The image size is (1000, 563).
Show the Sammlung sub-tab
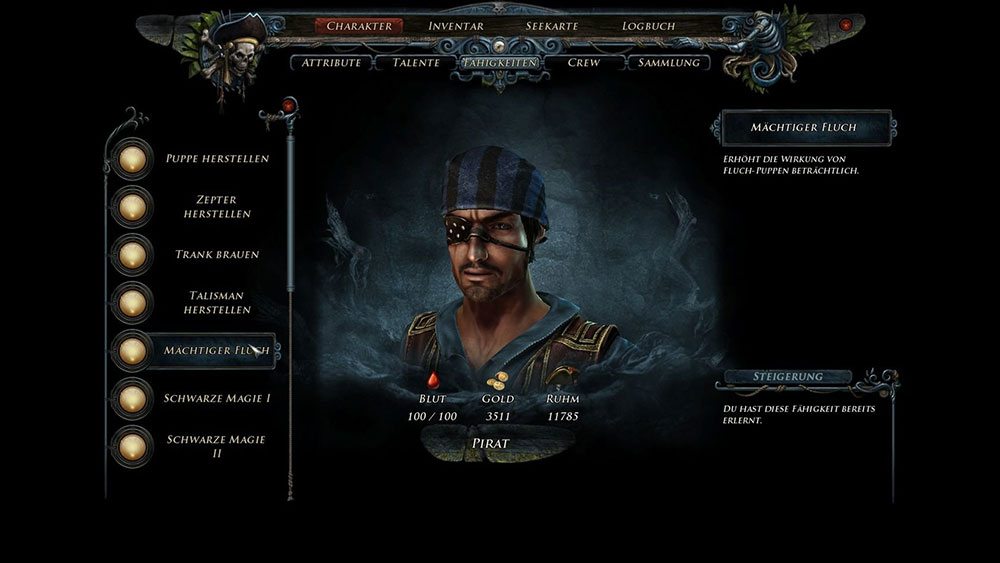click(x=668, y=63)
